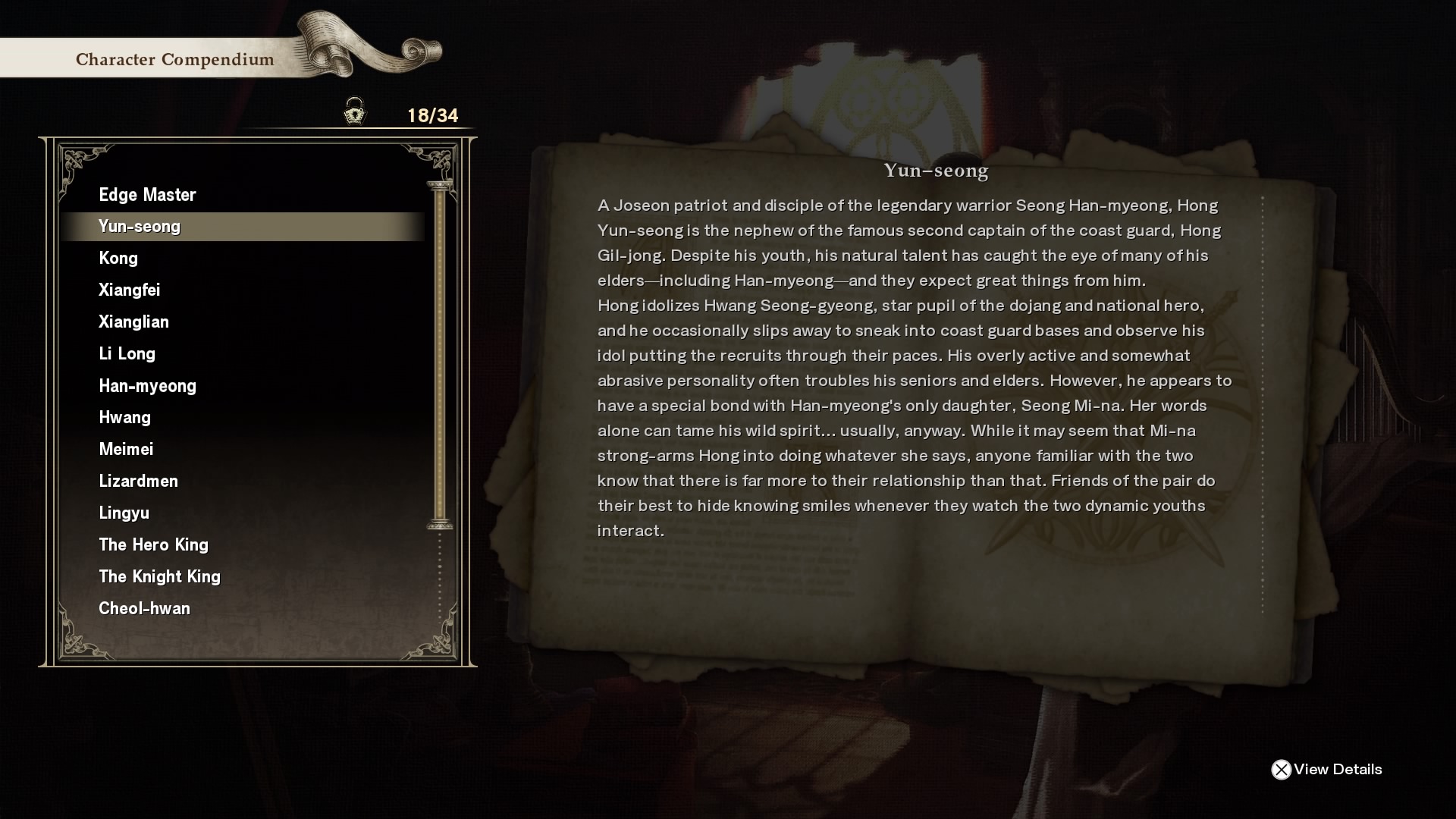The height and width of the screenshot is (819, 1456).
Task: Open Lingyu's compendium page
Action: pyautogui.click(x=124, y=513)
